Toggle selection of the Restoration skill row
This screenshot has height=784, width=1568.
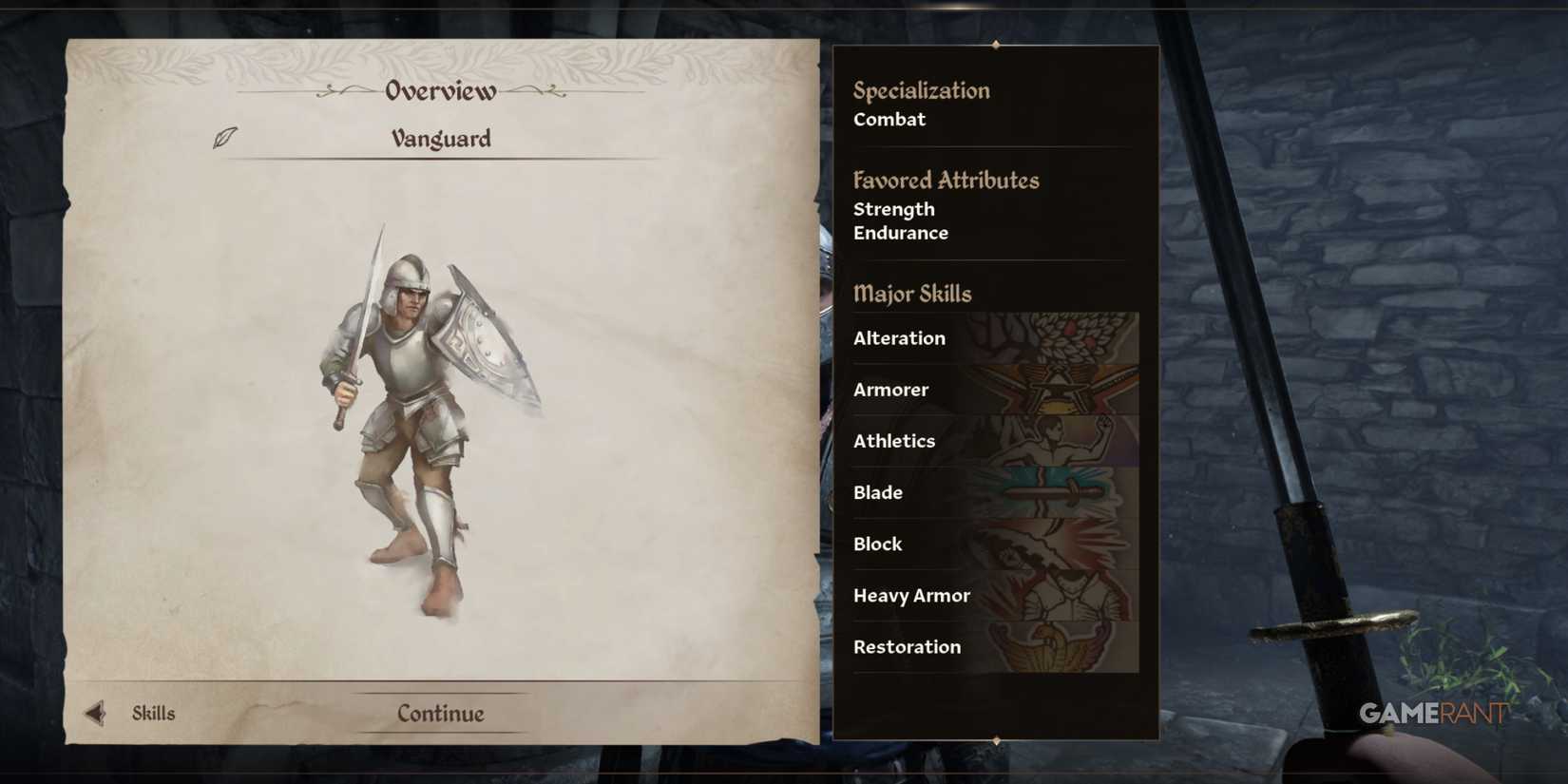click(x=907, y=647)
